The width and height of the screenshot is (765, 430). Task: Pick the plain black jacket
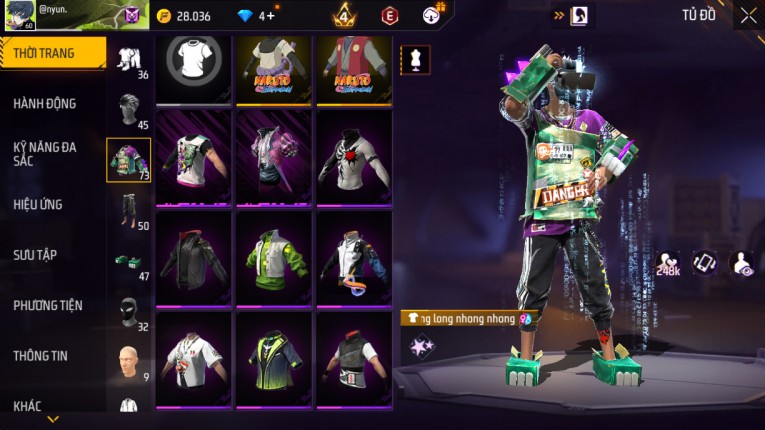click(x=194, y=256)
